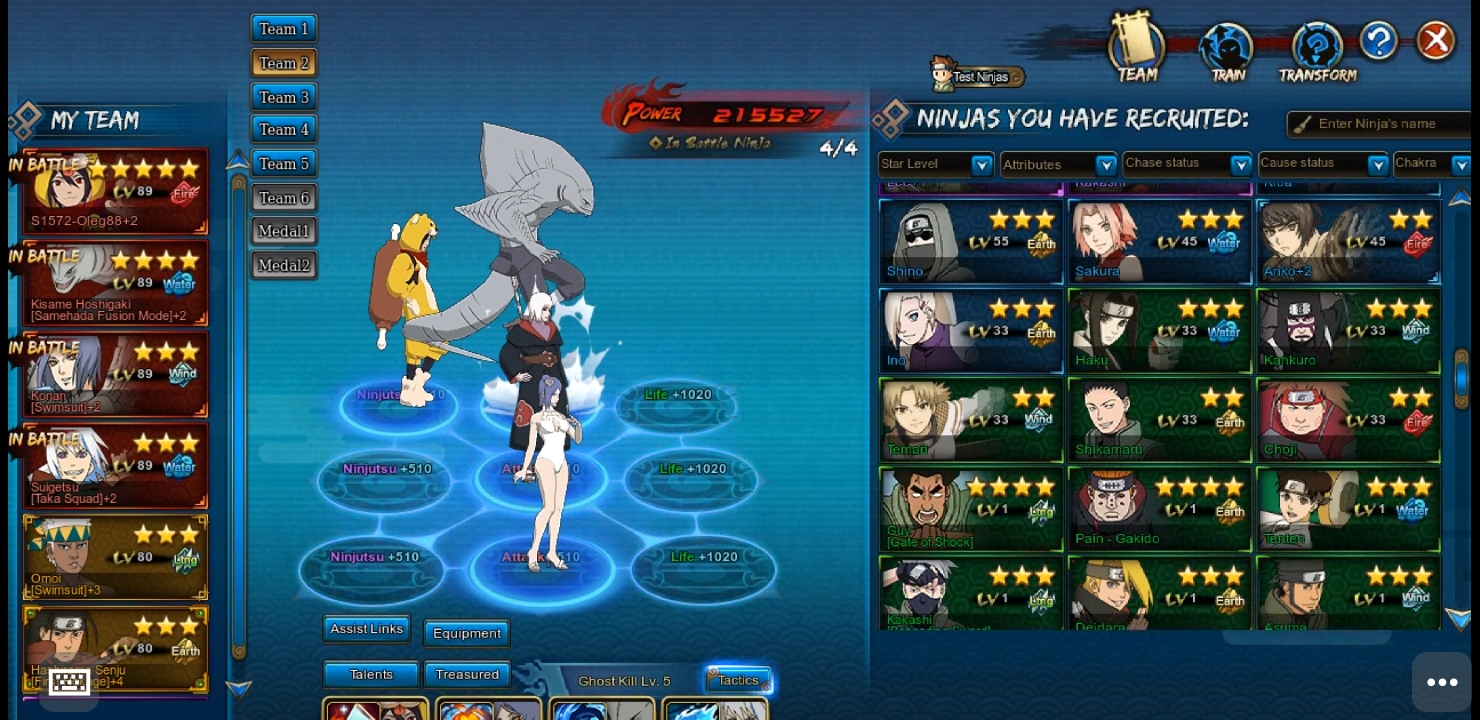Choose the Team 5 lineup
This screenshot has width=1480, height=720.
[284, 163]
